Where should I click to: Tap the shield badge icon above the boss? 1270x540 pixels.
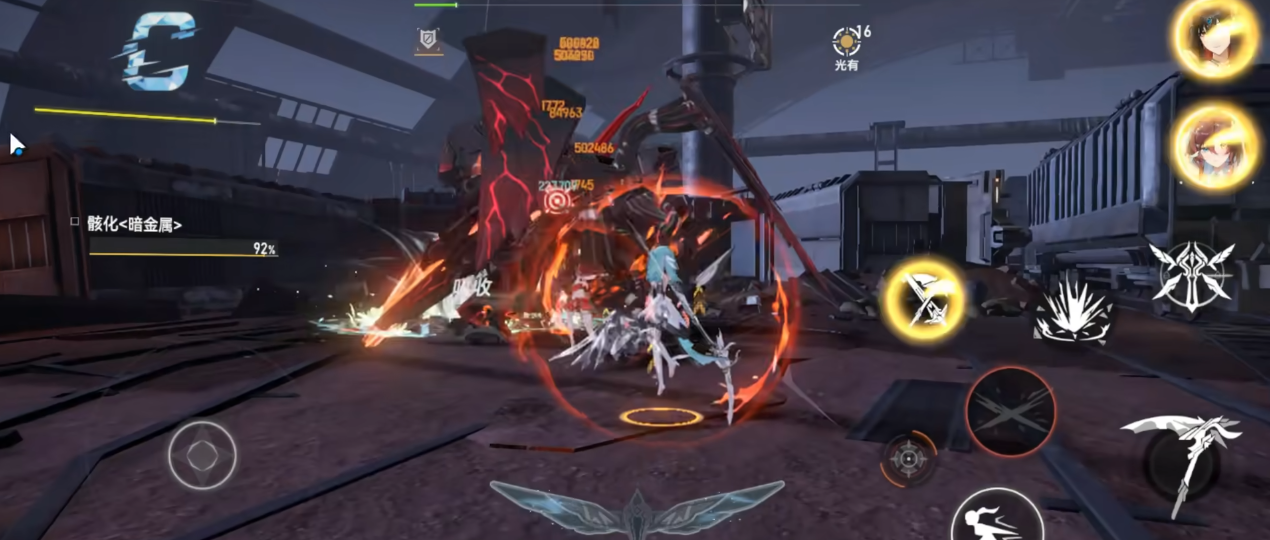point(428,40)
